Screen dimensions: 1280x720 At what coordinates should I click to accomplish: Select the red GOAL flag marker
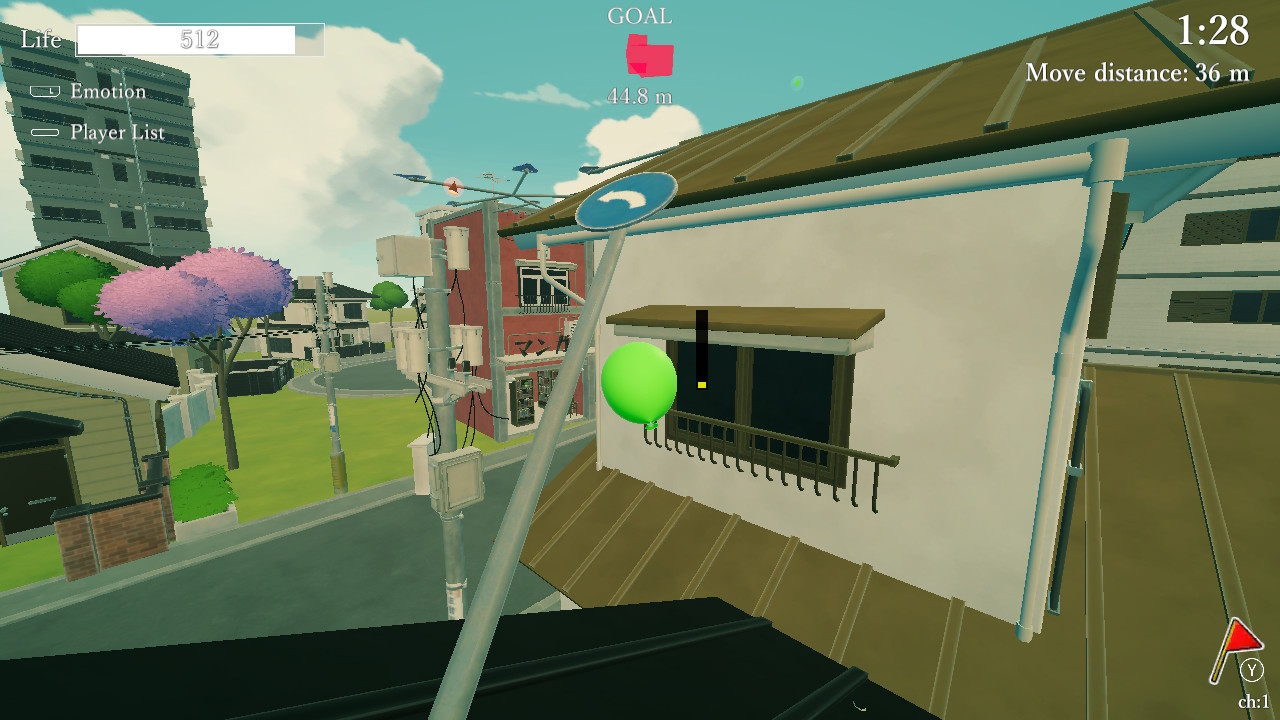click(x=648, y=55)
